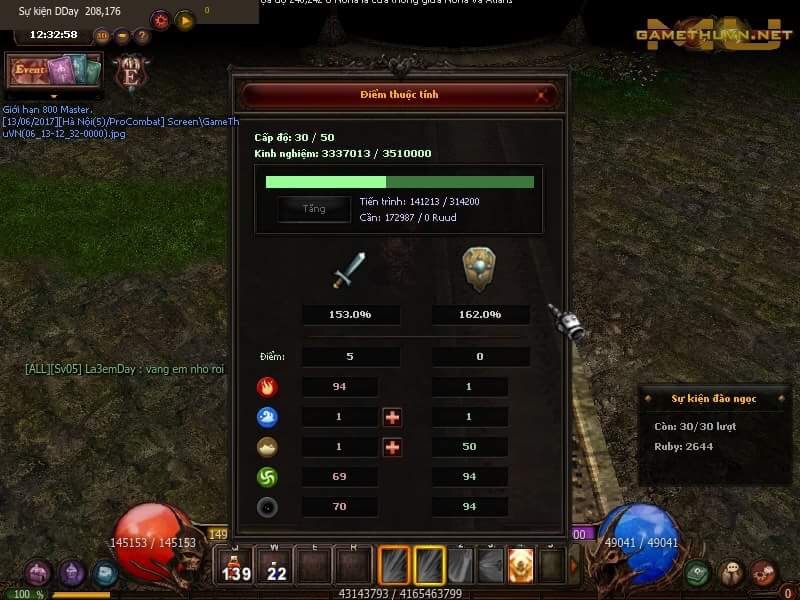Use the red health potion in slot Q
The height and width of the screenshot is (600, 800).
(237, 566)
